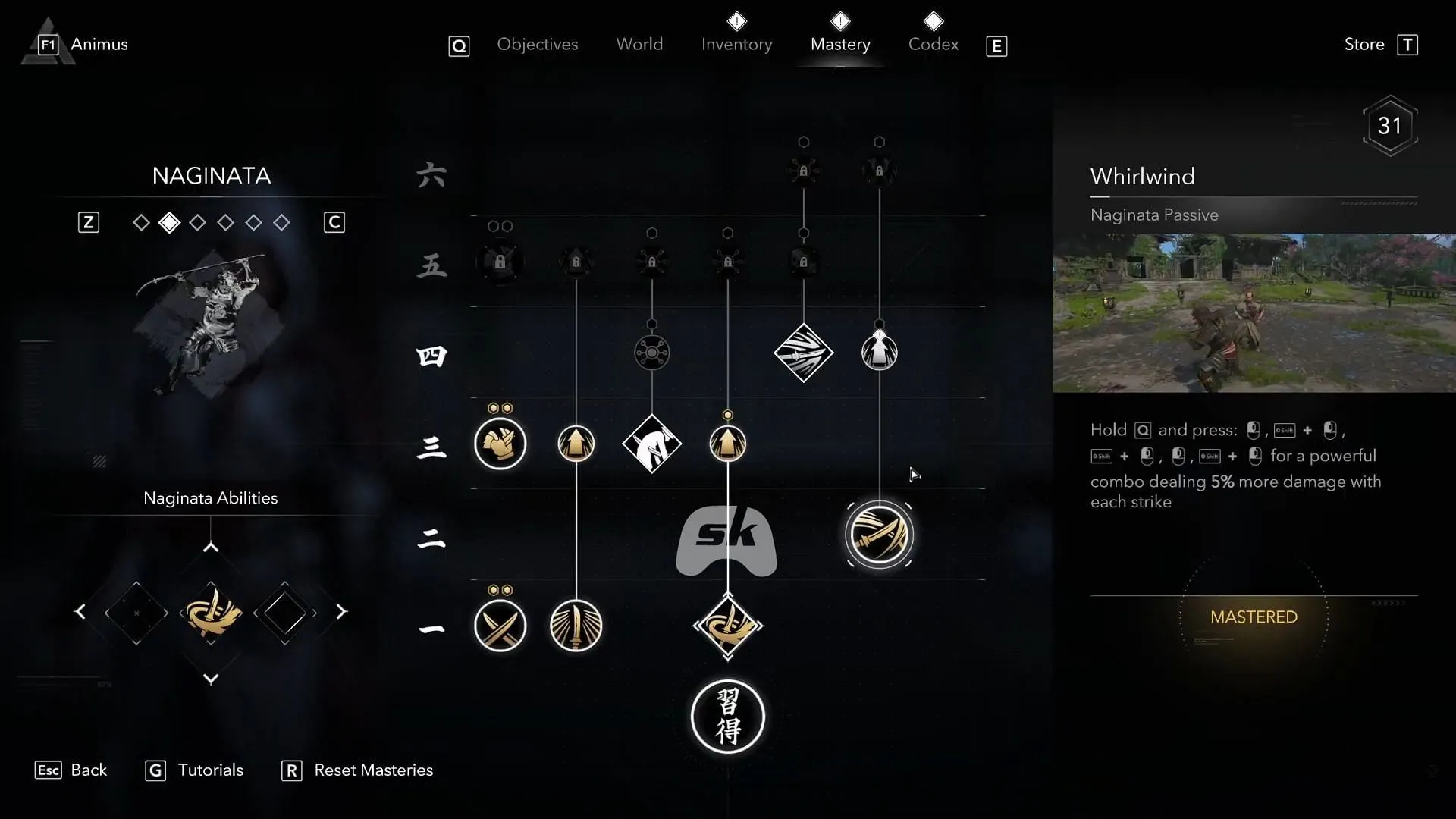
Task: Select the knife-throw diamond node in row four
Action: coord(803,353)
